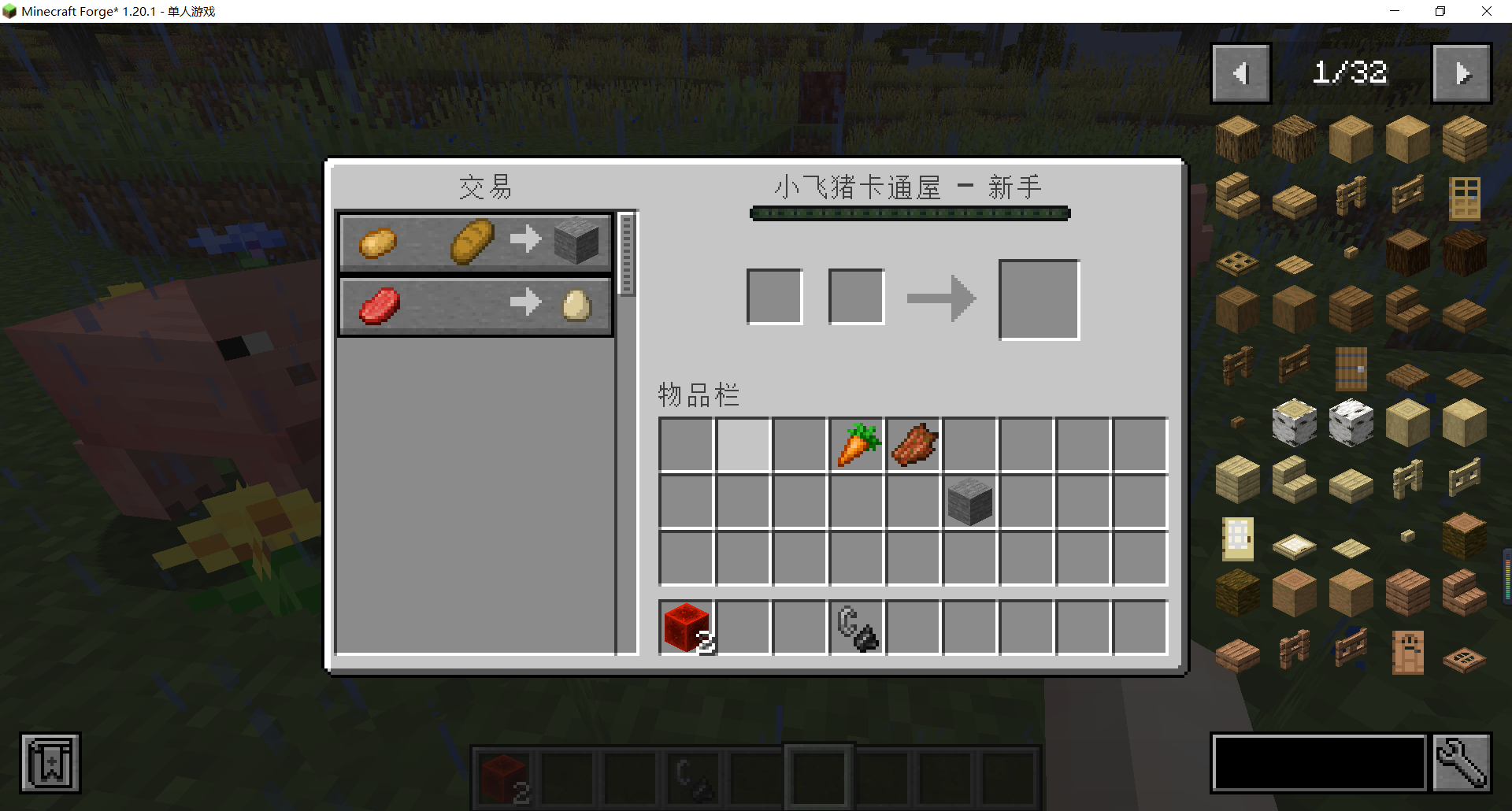
Task: Select the raw beef-for-egg trade row
Action: pyautogui.click(x=472, y=305)
